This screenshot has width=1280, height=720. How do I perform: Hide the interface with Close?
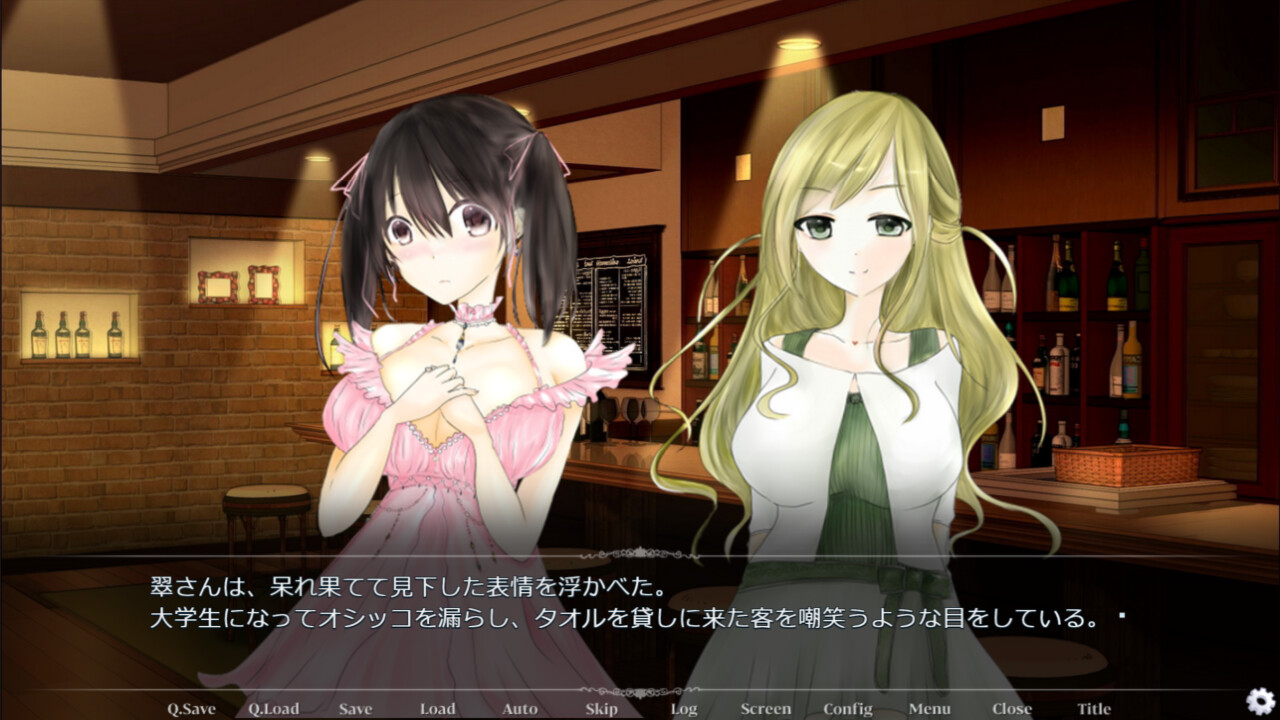click(1011, 708)
